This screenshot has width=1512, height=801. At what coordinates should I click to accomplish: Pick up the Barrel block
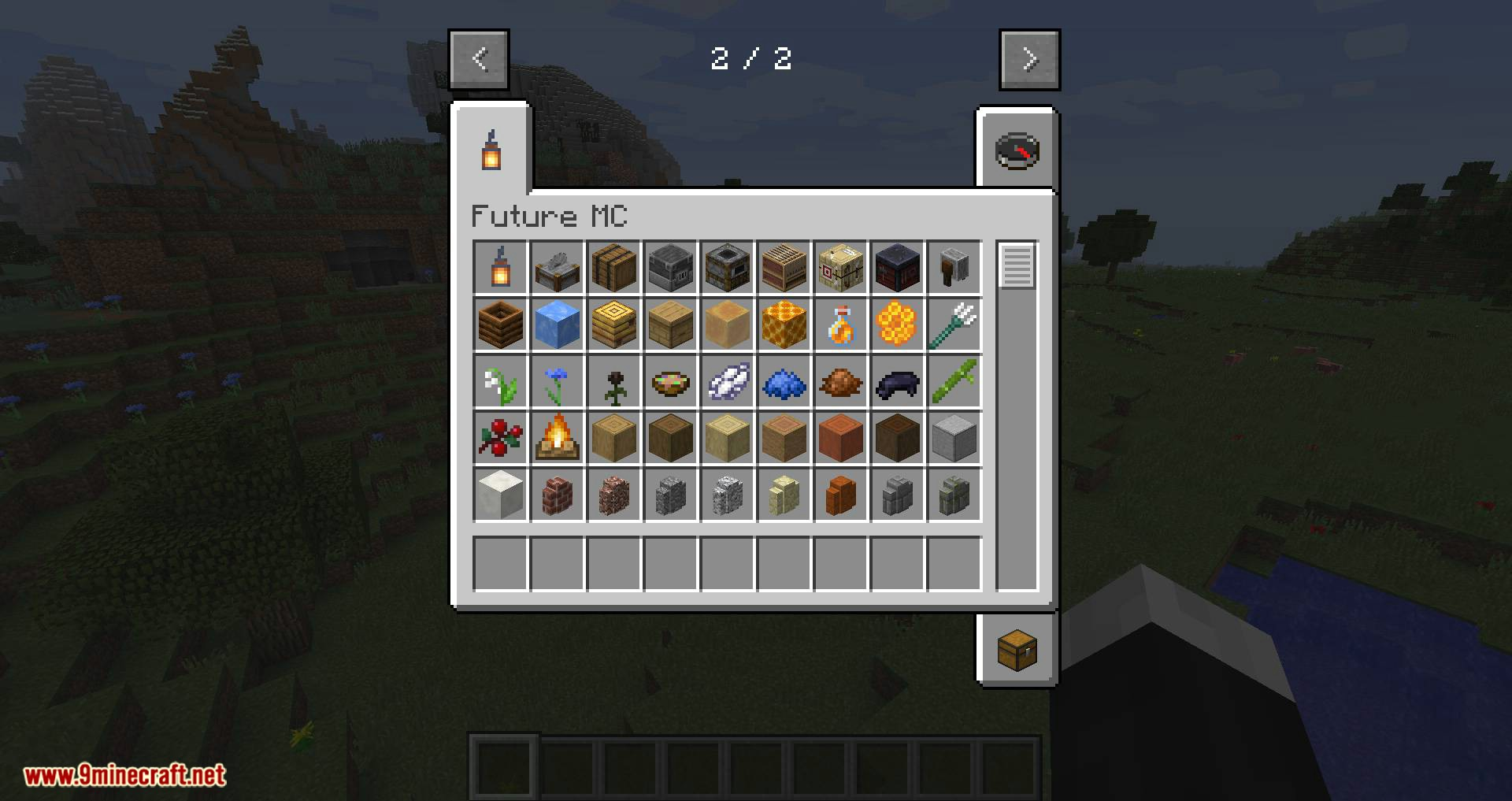coord(614,268)
